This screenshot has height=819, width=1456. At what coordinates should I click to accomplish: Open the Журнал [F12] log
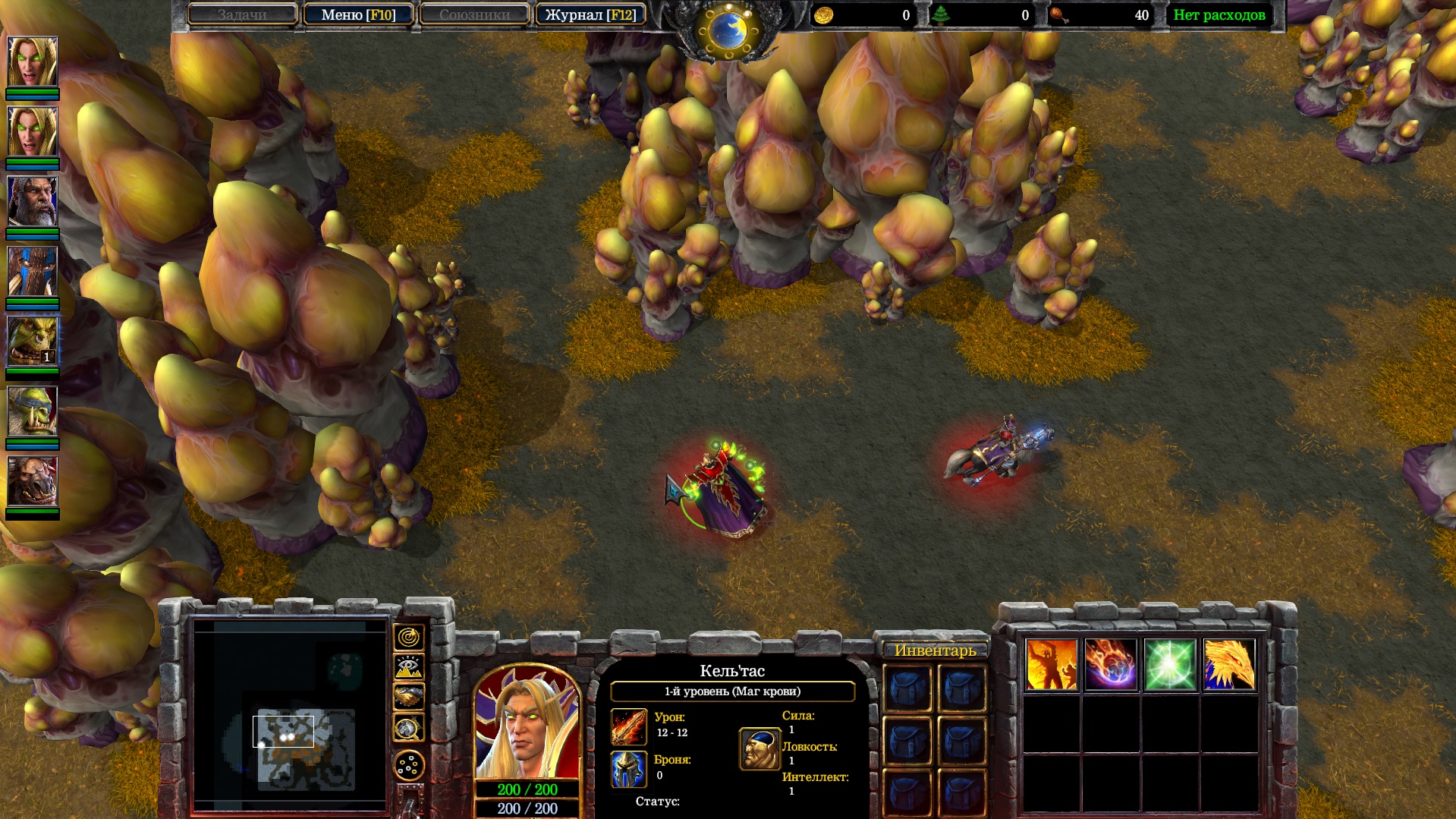coord(590,14)
